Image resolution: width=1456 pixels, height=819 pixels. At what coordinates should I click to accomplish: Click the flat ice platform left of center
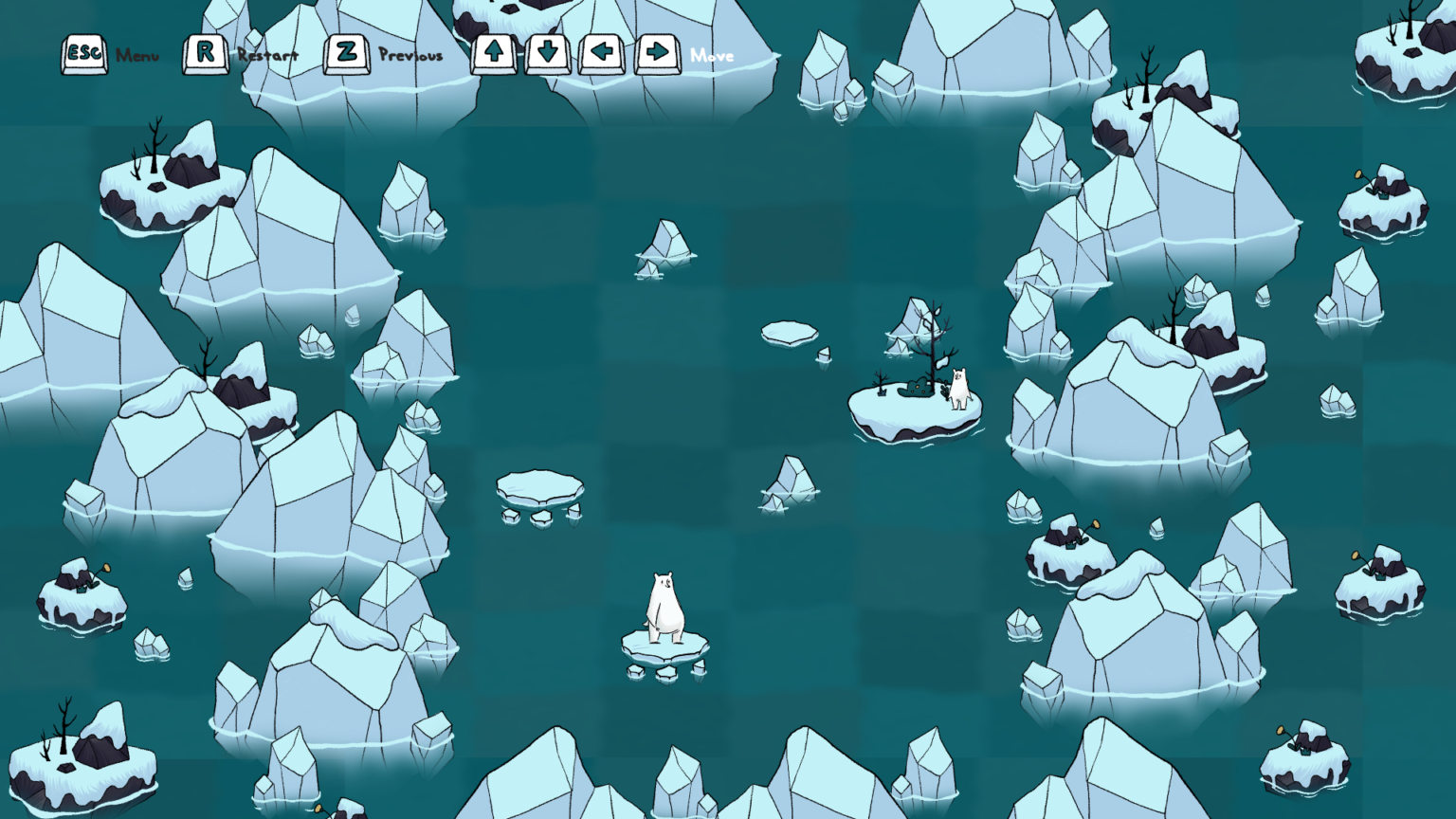coord(538,483)
